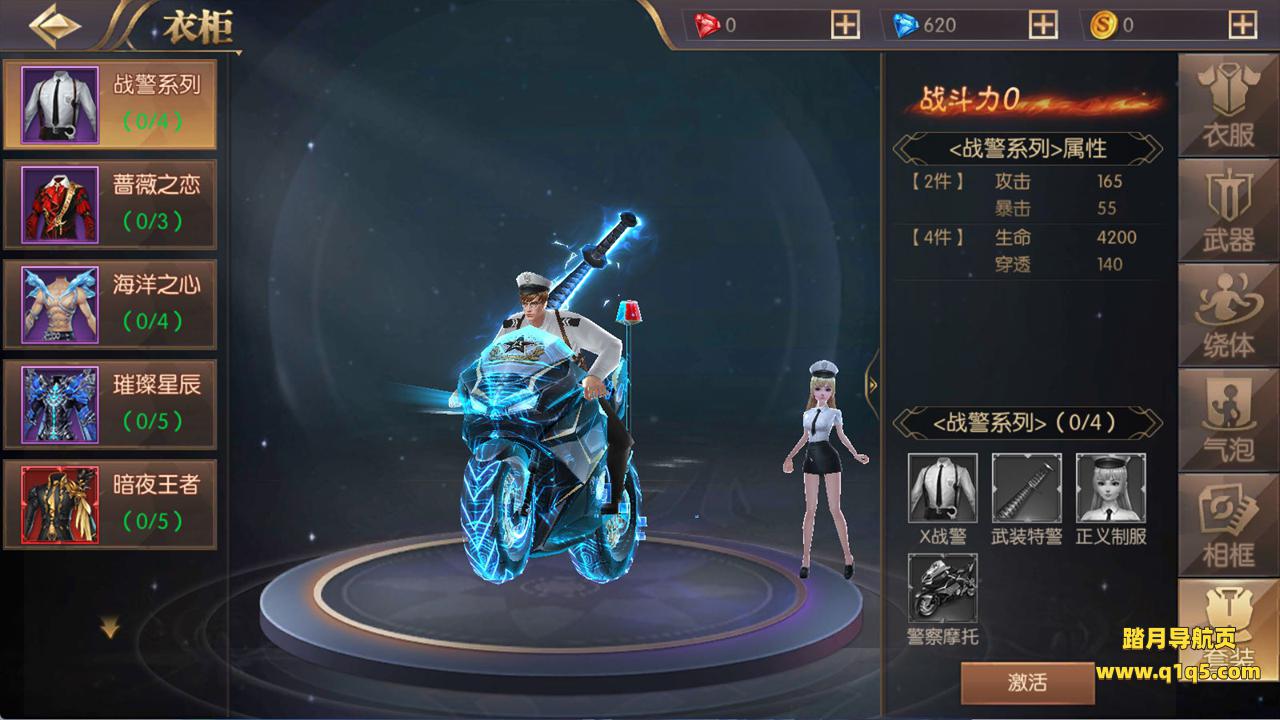The image size is (1280, 720).
Task: Select the 武装特警 baton weapon item
Action: tap(1026, 488)
